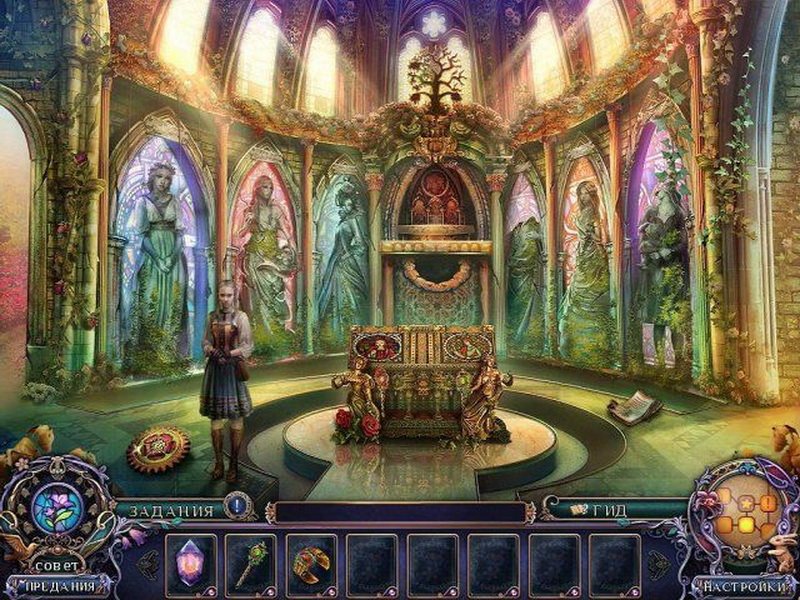Screen dimensions: 800x600
Task: Use the stained-glass flower hint button
Action: (x=56, y=507)
